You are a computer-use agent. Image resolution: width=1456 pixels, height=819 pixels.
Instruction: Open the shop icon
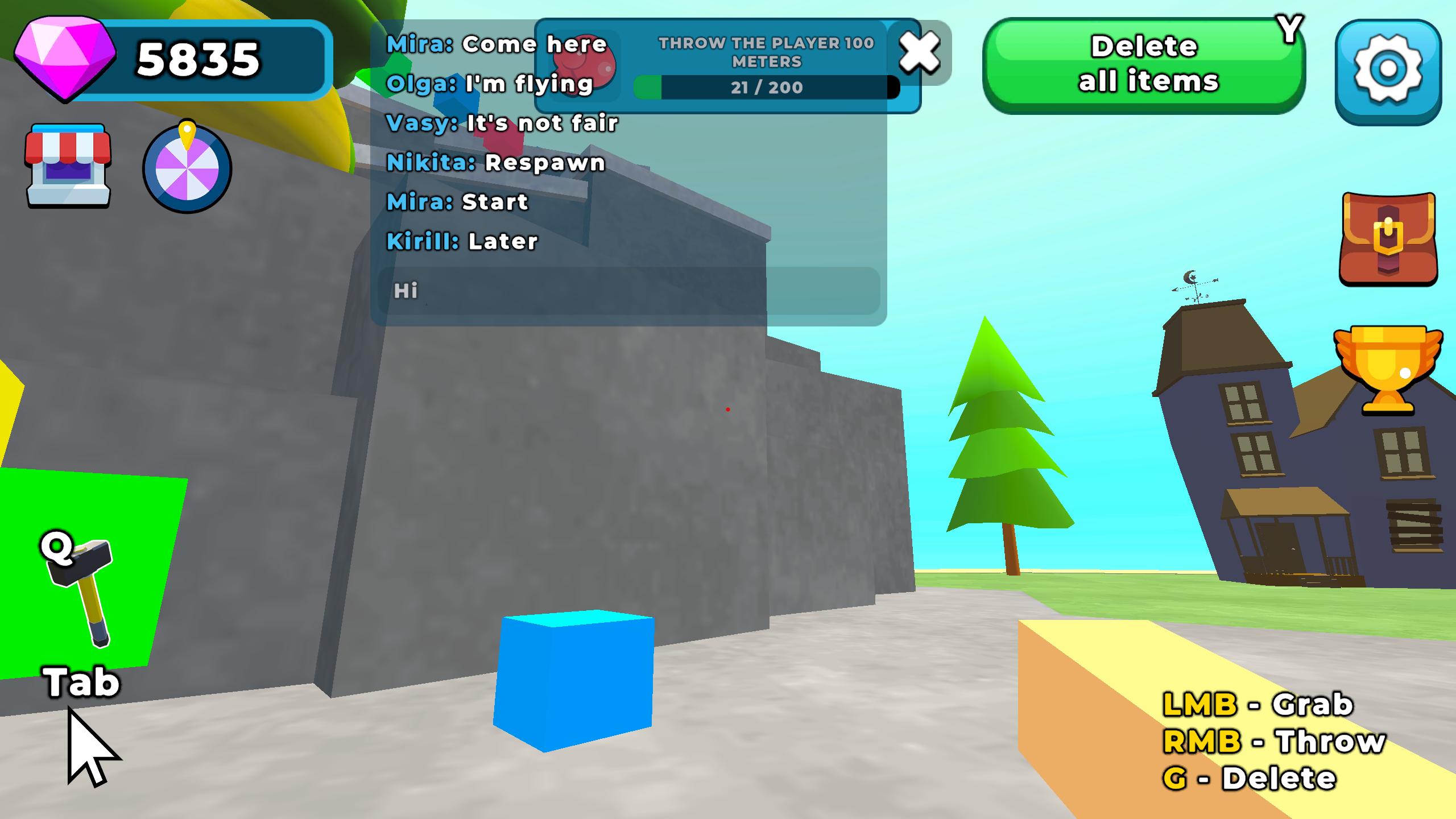point(67,168)
